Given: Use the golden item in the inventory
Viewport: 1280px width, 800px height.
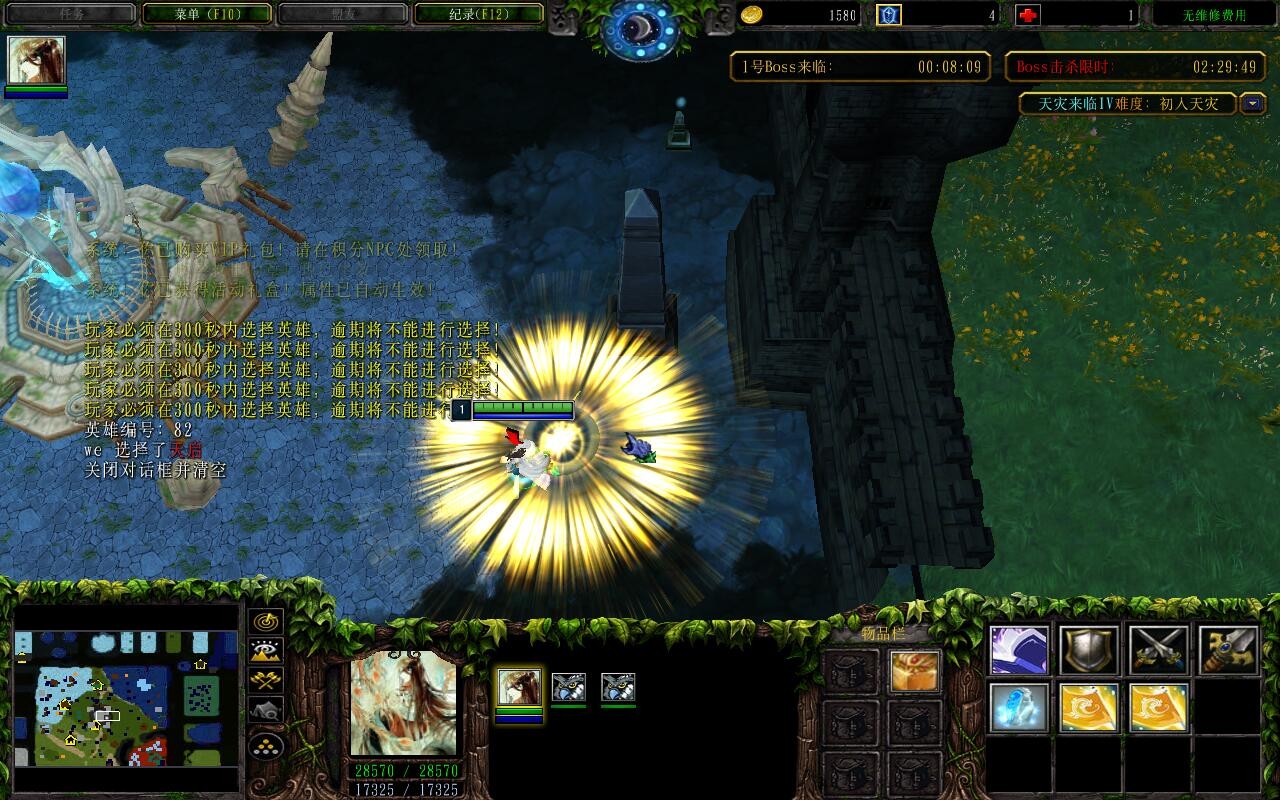Looking at the screenshot, I should coord(914,671).
